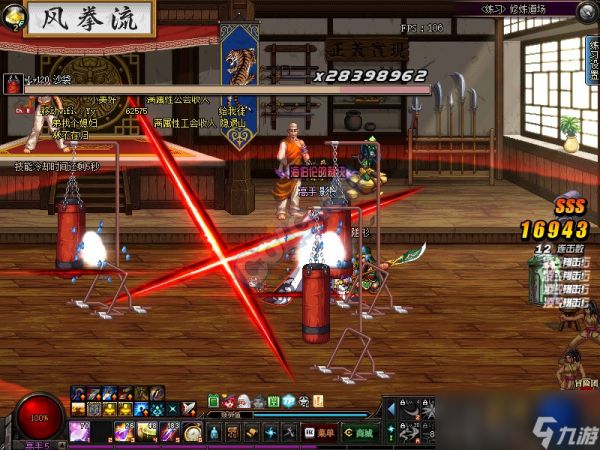Open the TP icon
The height and width of the screenshot is (450, 600).
tap(287, 401)
